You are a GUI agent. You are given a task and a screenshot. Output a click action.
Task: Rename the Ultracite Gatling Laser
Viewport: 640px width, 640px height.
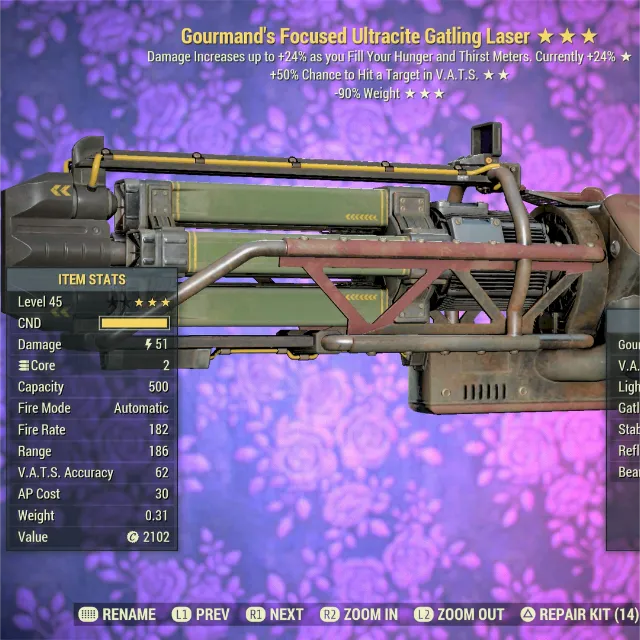tap(117, 614)
